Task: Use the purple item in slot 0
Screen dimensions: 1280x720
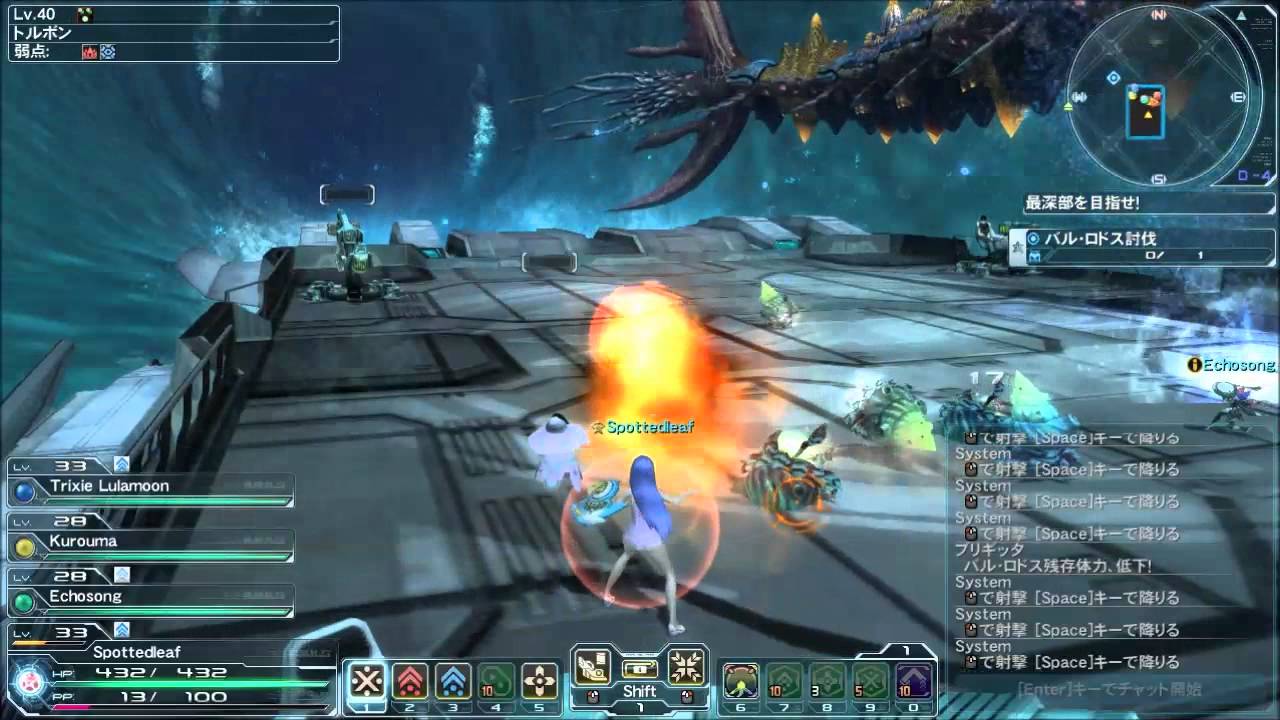Action: click(914, 681)
